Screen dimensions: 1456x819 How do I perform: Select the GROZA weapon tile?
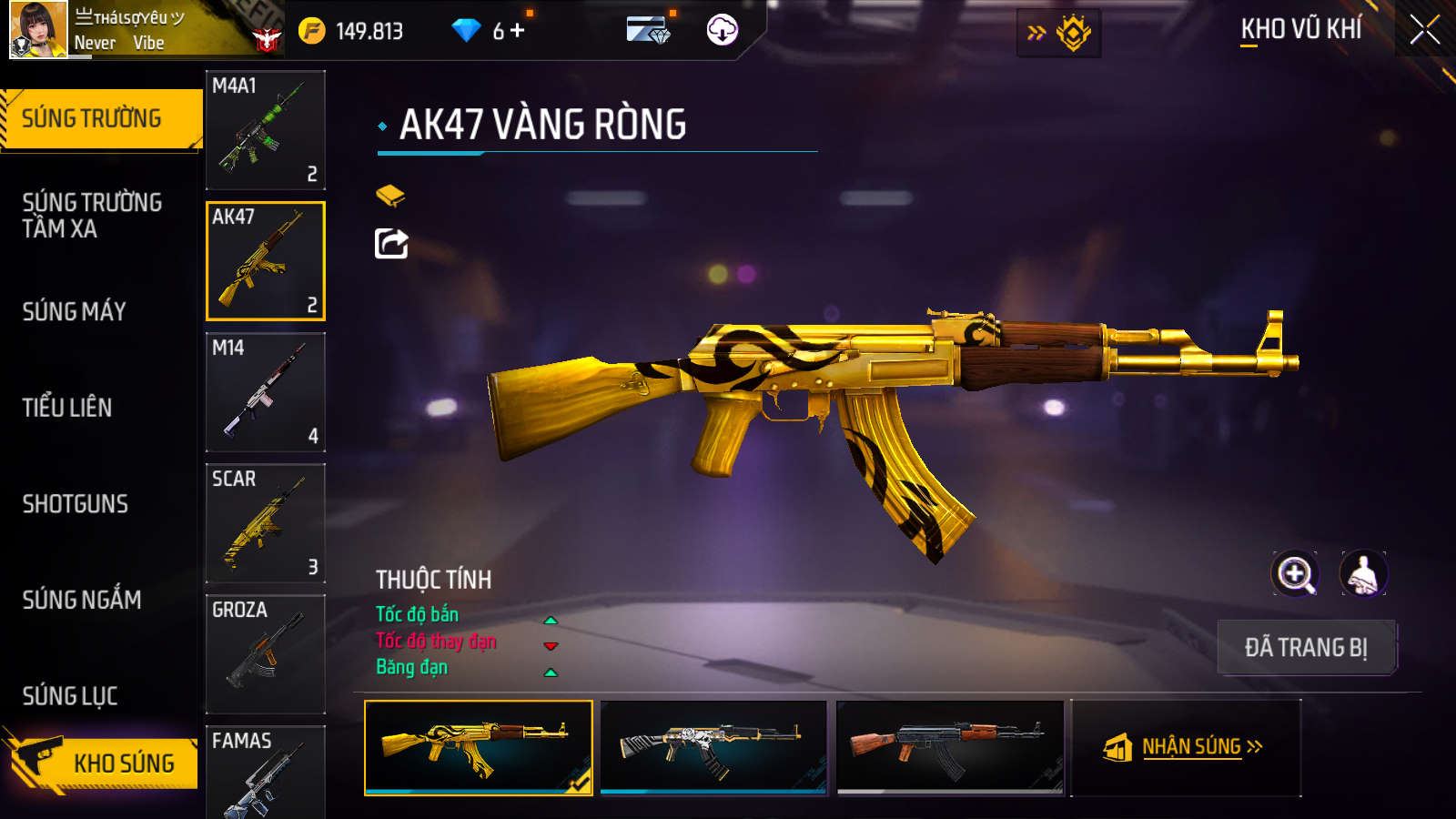coord(265,654)
